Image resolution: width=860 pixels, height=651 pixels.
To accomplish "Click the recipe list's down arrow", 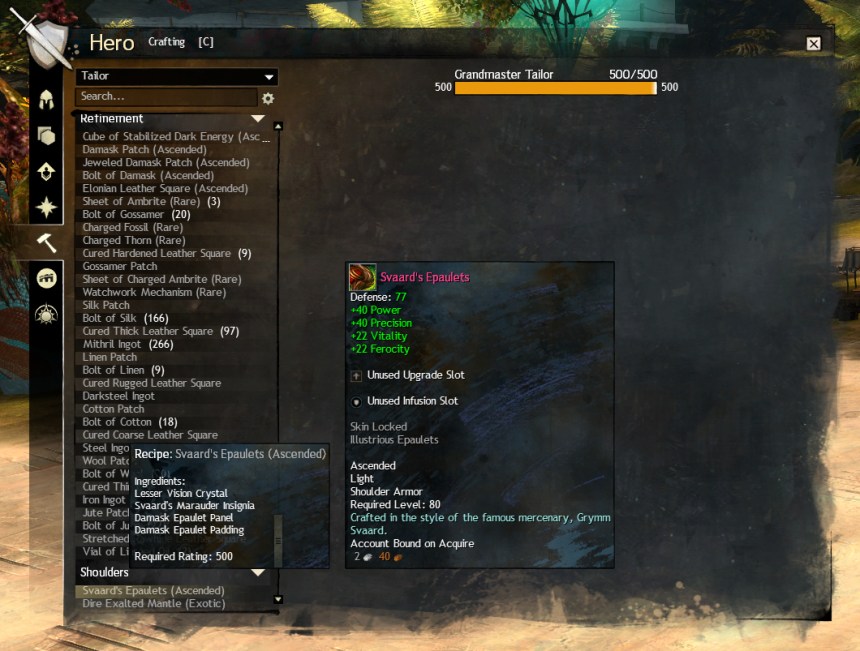I will pos(278,601).
